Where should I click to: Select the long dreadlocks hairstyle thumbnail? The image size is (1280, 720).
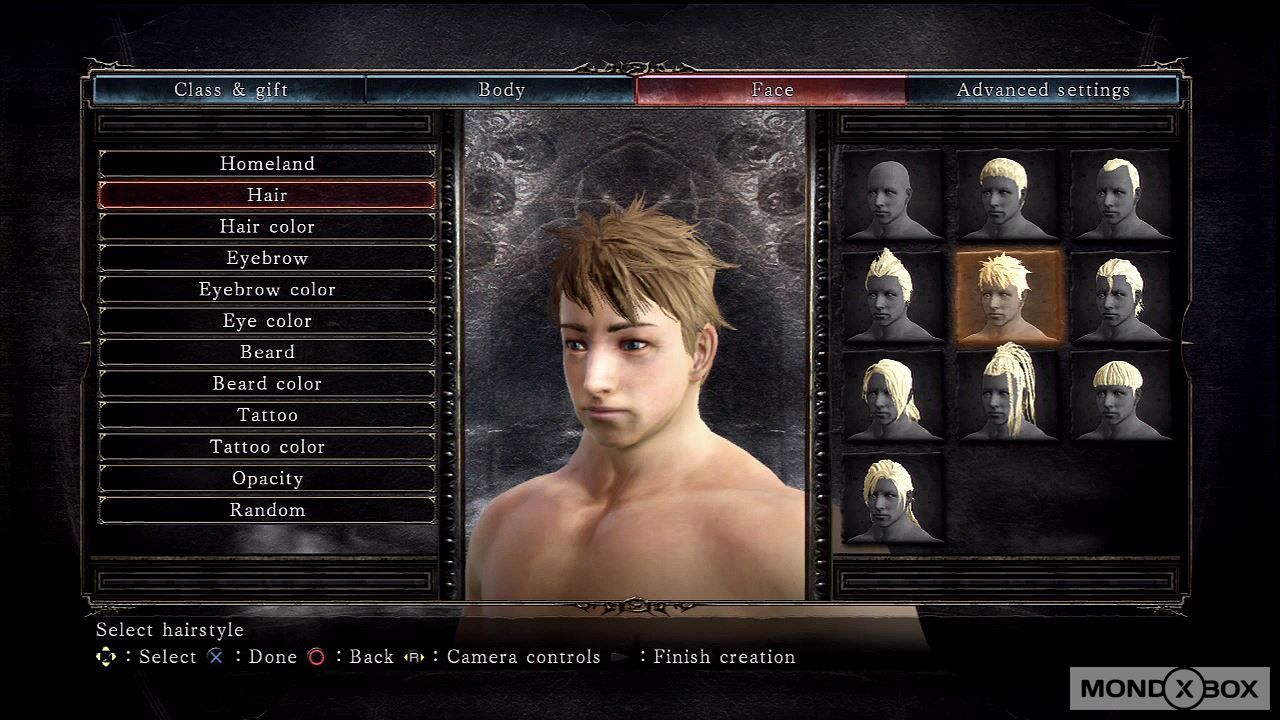coord(1008,395)
